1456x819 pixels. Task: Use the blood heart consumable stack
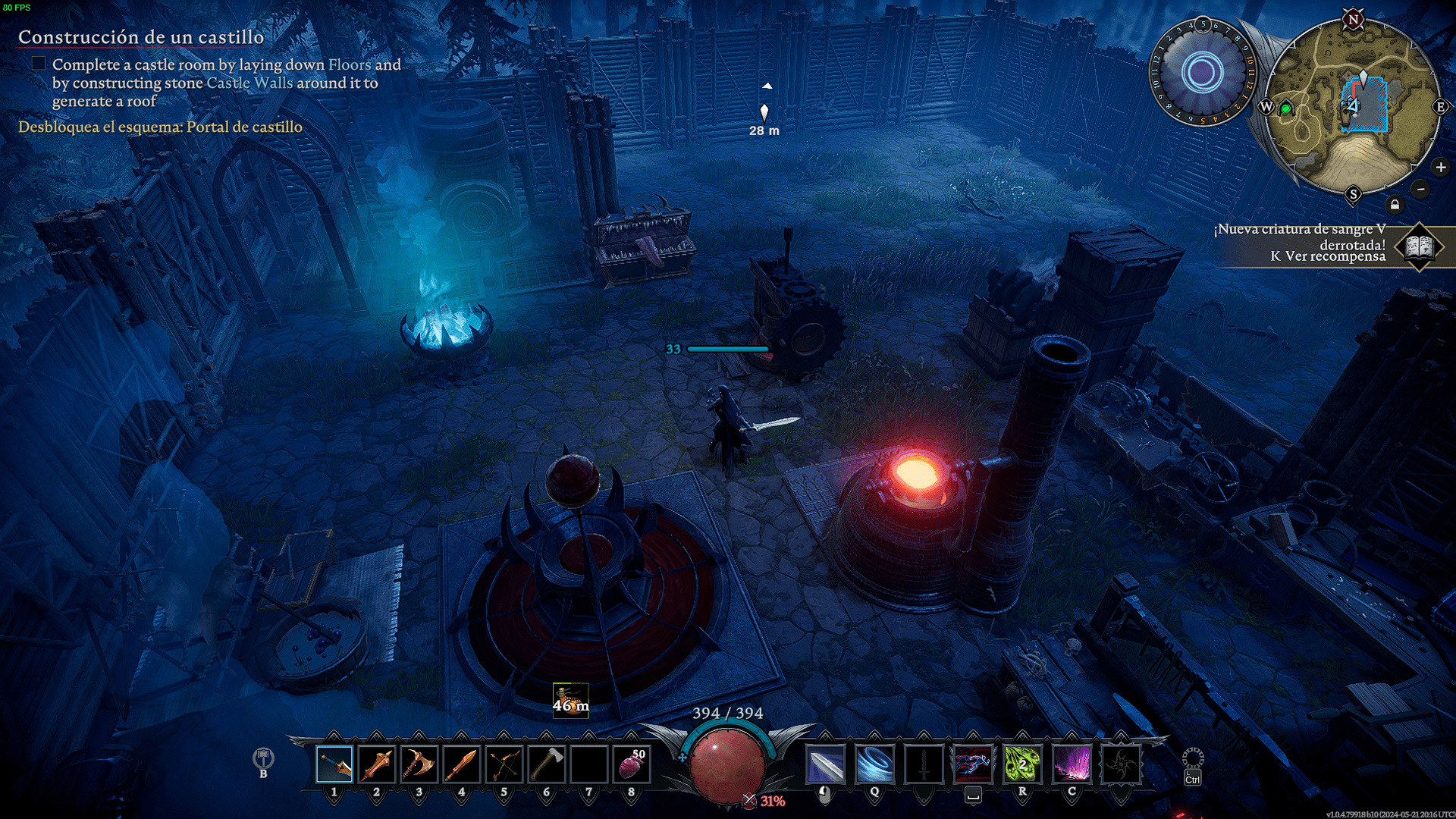(x=632, y=764)
